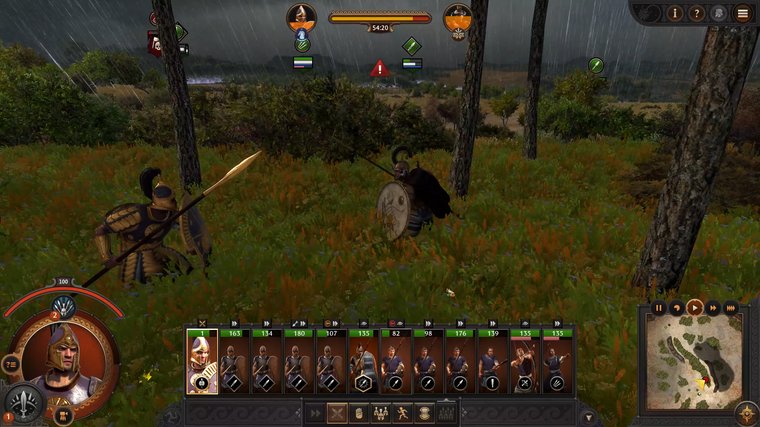Click the red warning triangle alert
Viewport: 760px width, 427px height.
[379, 69]
